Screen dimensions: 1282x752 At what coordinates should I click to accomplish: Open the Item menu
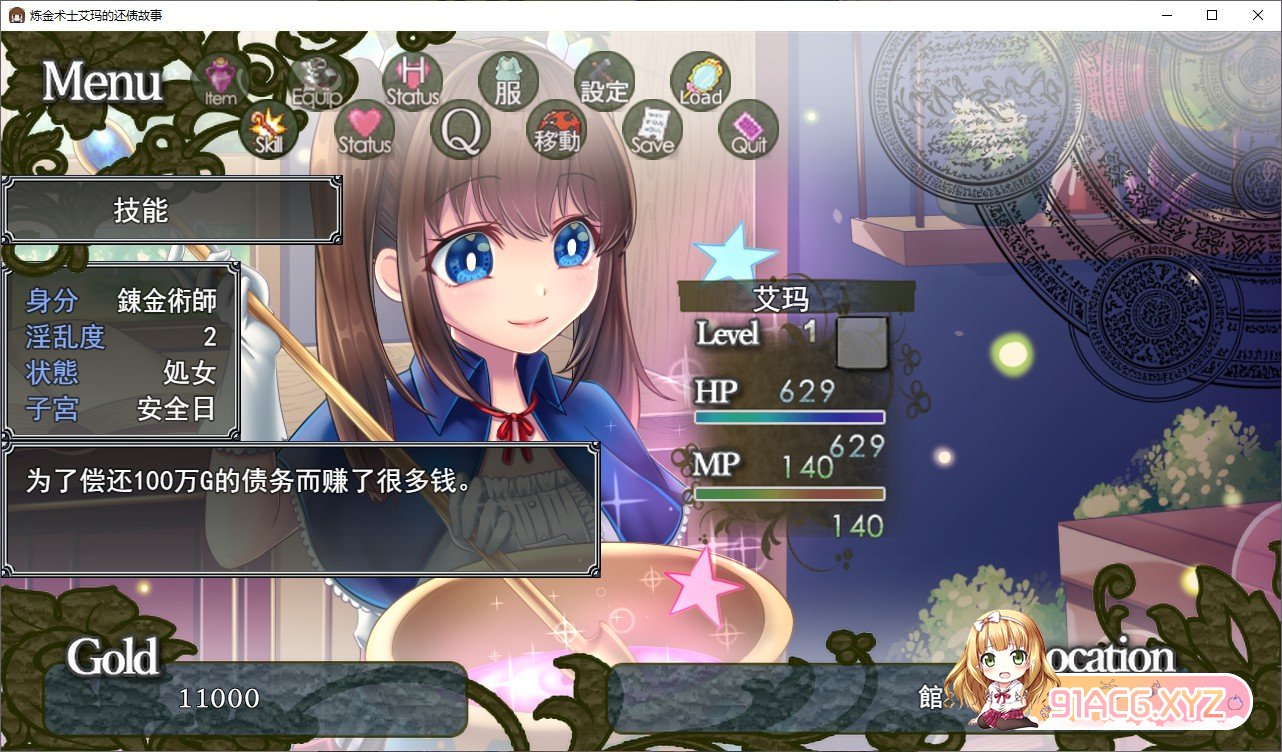pyautogui.click(x=220, y=81)
